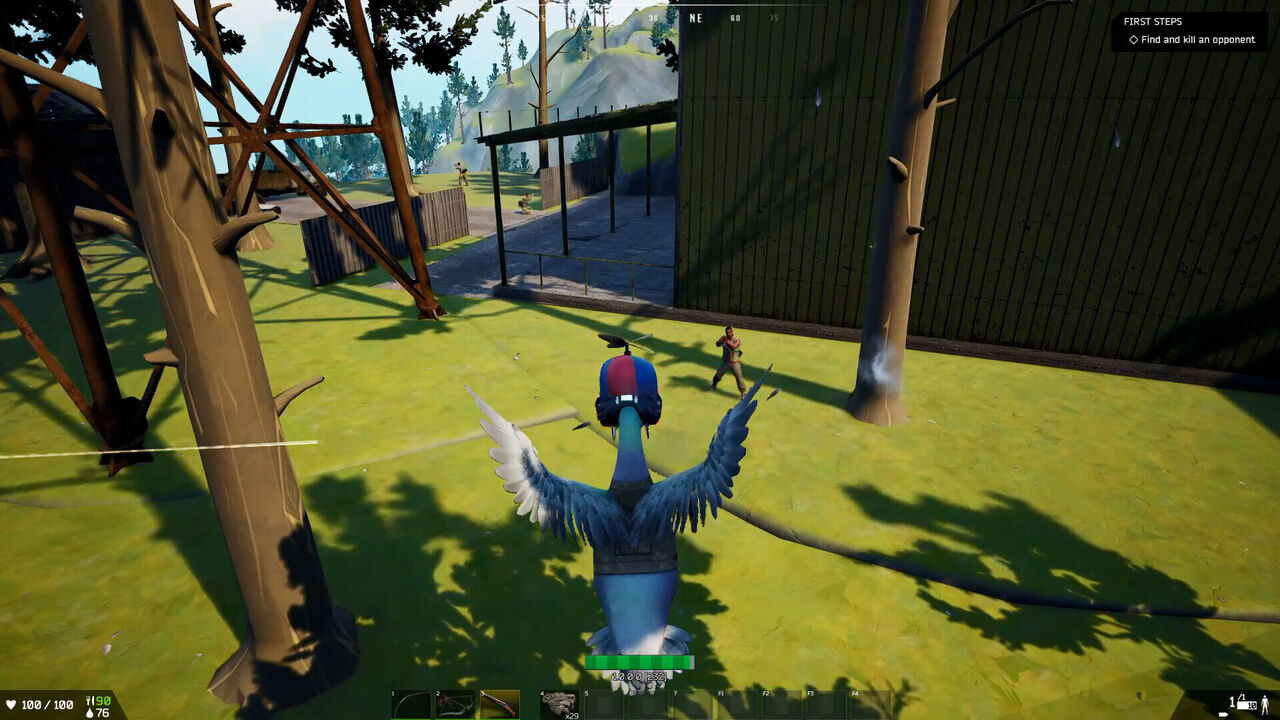Select the crossbow in hotbar slot 3
Screen dimensions: 1280x720
pyautogui.click(x=500, y=700)
